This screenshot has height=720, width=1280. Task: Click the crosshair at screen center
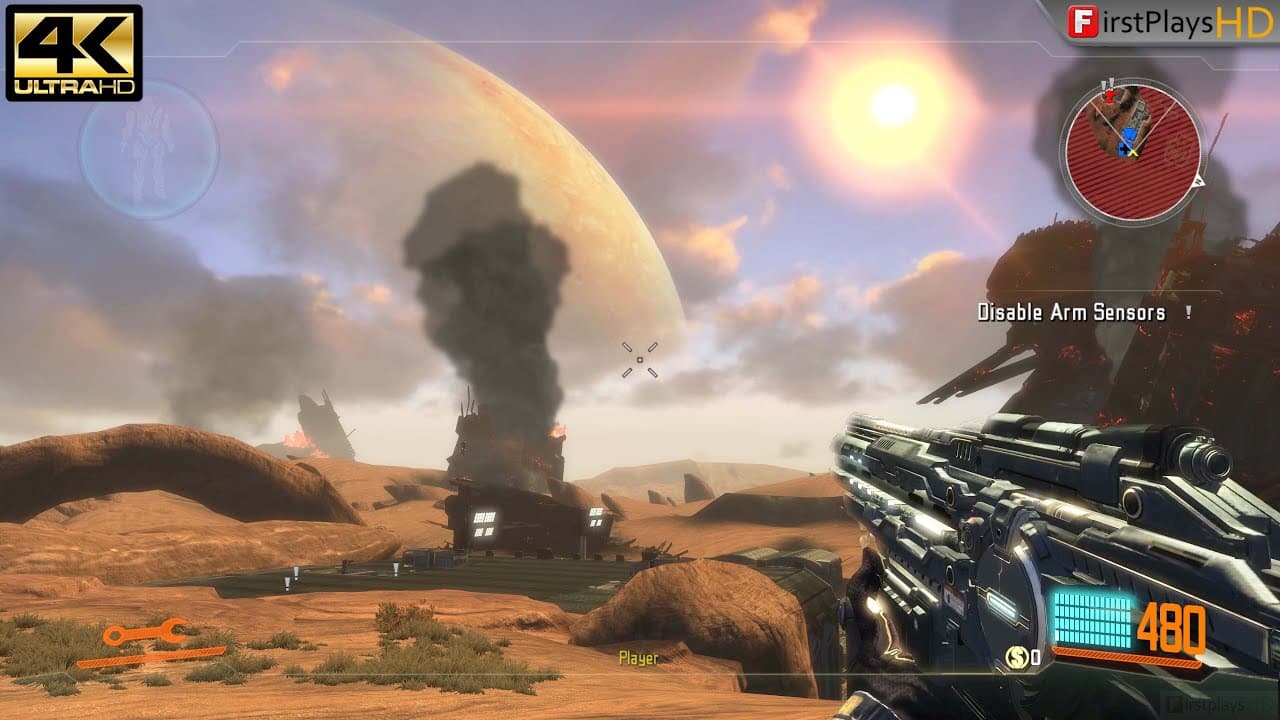click(638, 360)
